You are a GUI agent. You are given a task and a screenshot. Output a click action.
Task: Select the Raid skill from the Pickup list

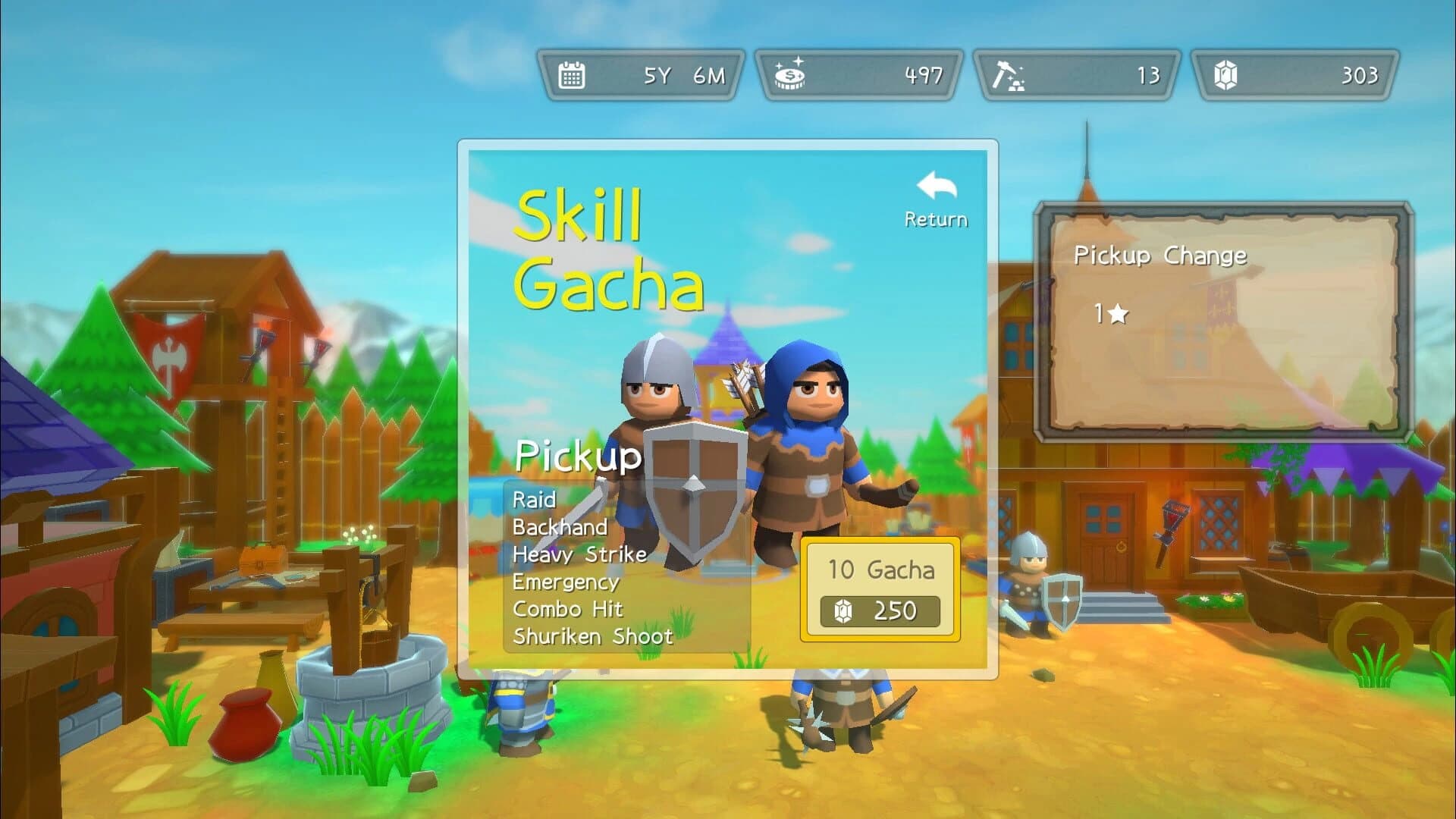(533, 500)
